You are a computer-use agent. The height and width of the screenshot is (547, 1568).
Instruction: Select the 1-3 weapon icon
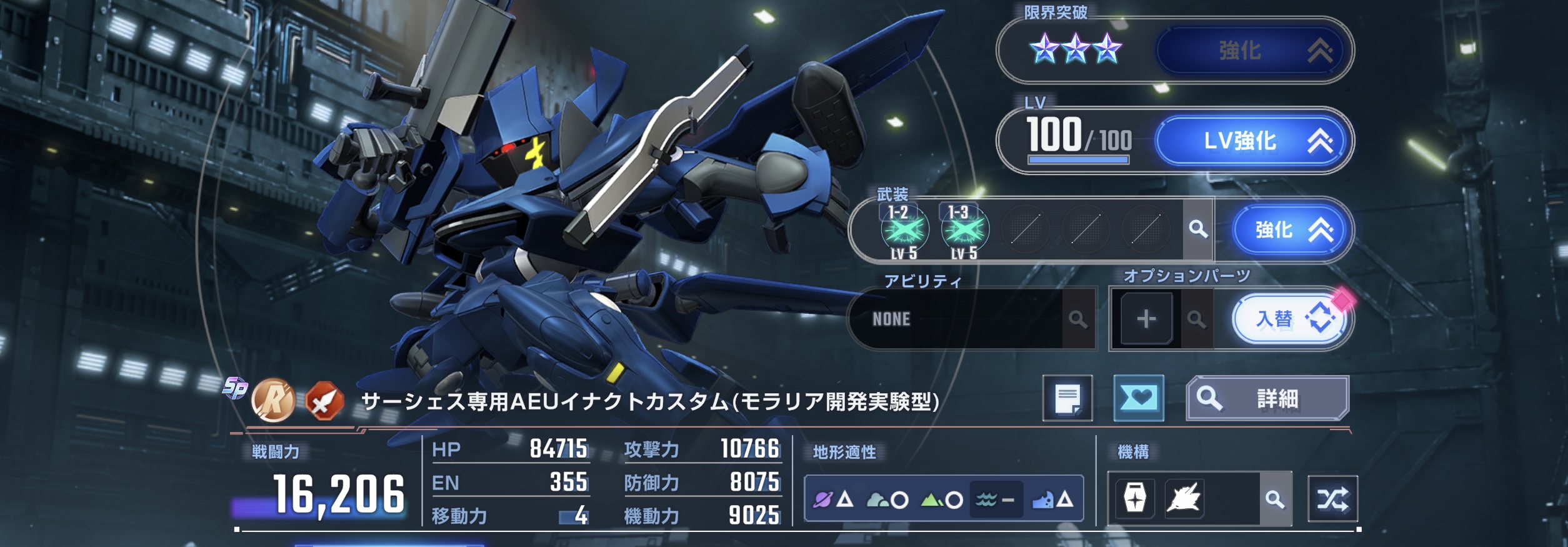964,231
